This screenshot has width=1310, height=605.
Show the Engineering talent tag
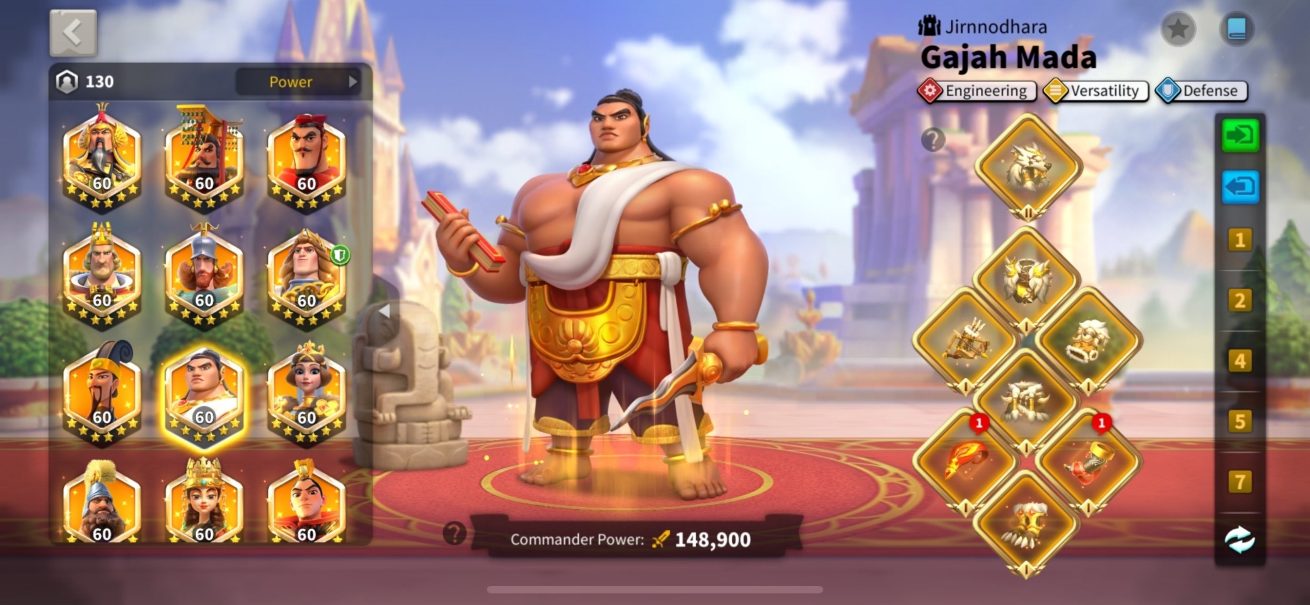coord(976,91)
